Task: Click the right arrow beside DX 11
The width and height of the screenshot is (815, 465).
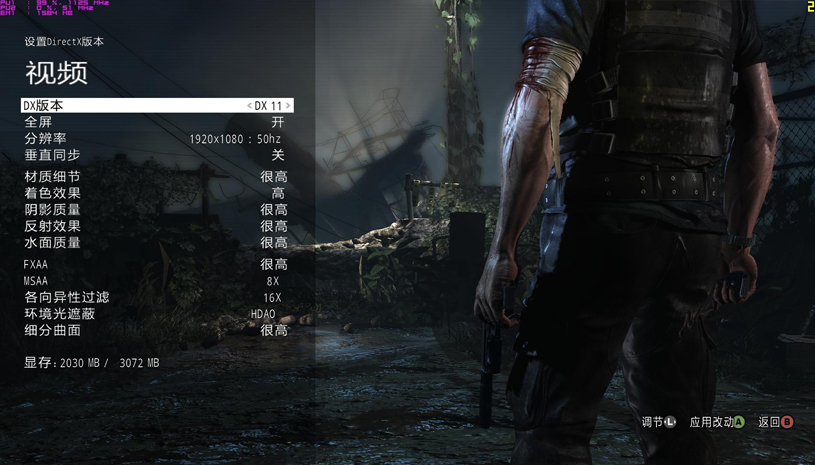Action: [288, 105]
